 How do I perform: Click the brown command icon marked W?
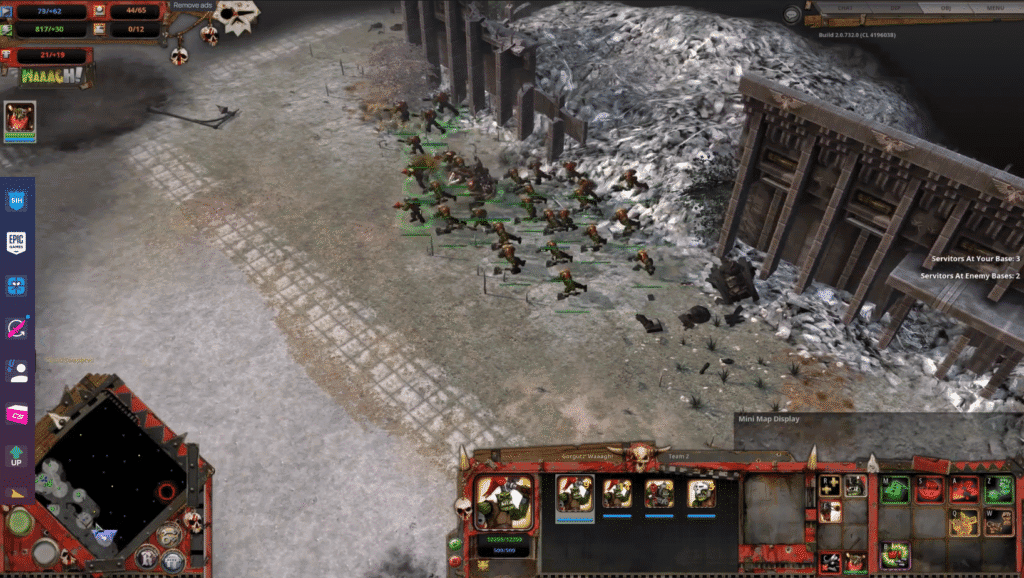coord(998,522)
